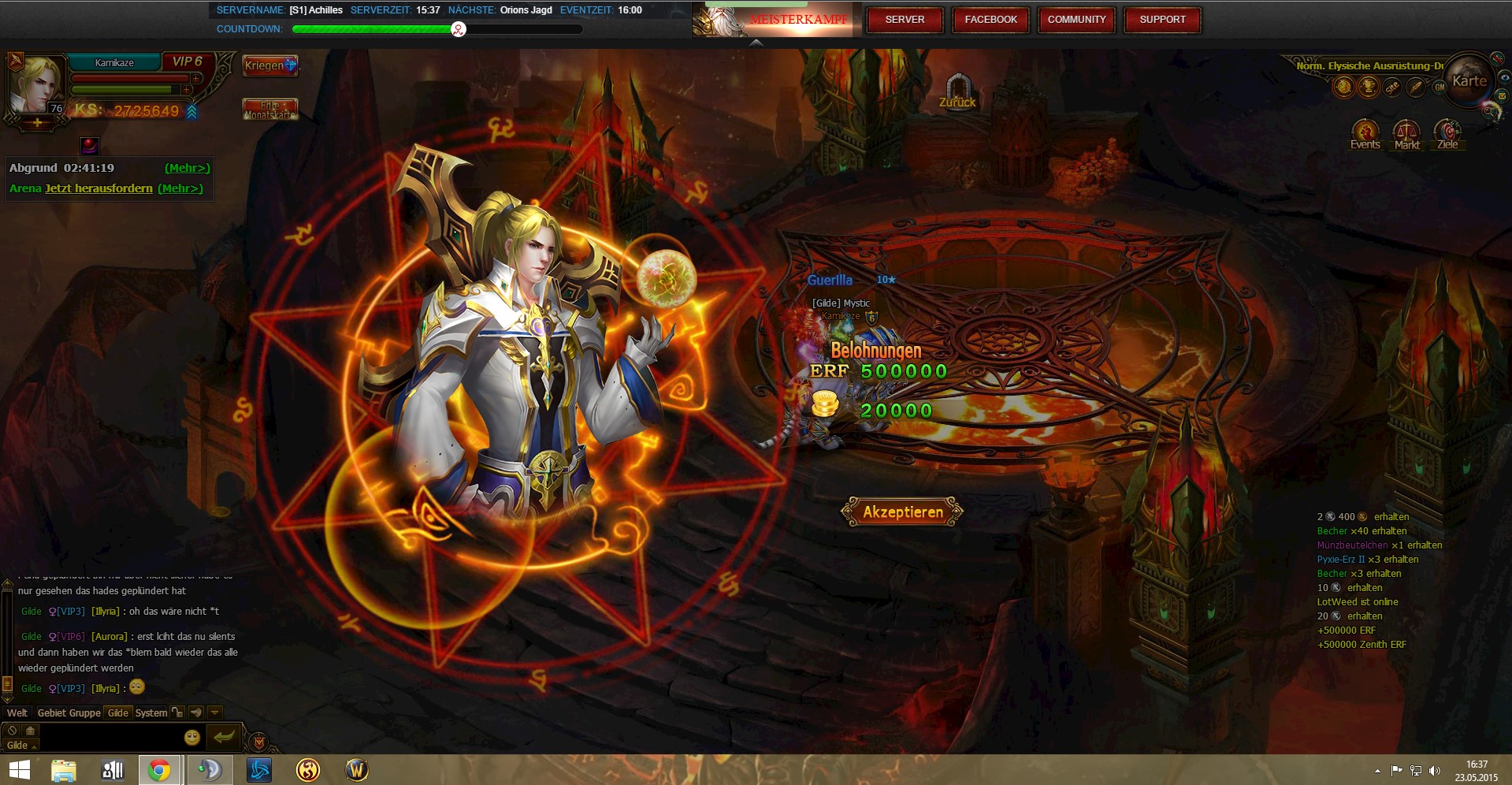
Task: Open the chat emoji smiley picker
Action: tap(191, 737)
